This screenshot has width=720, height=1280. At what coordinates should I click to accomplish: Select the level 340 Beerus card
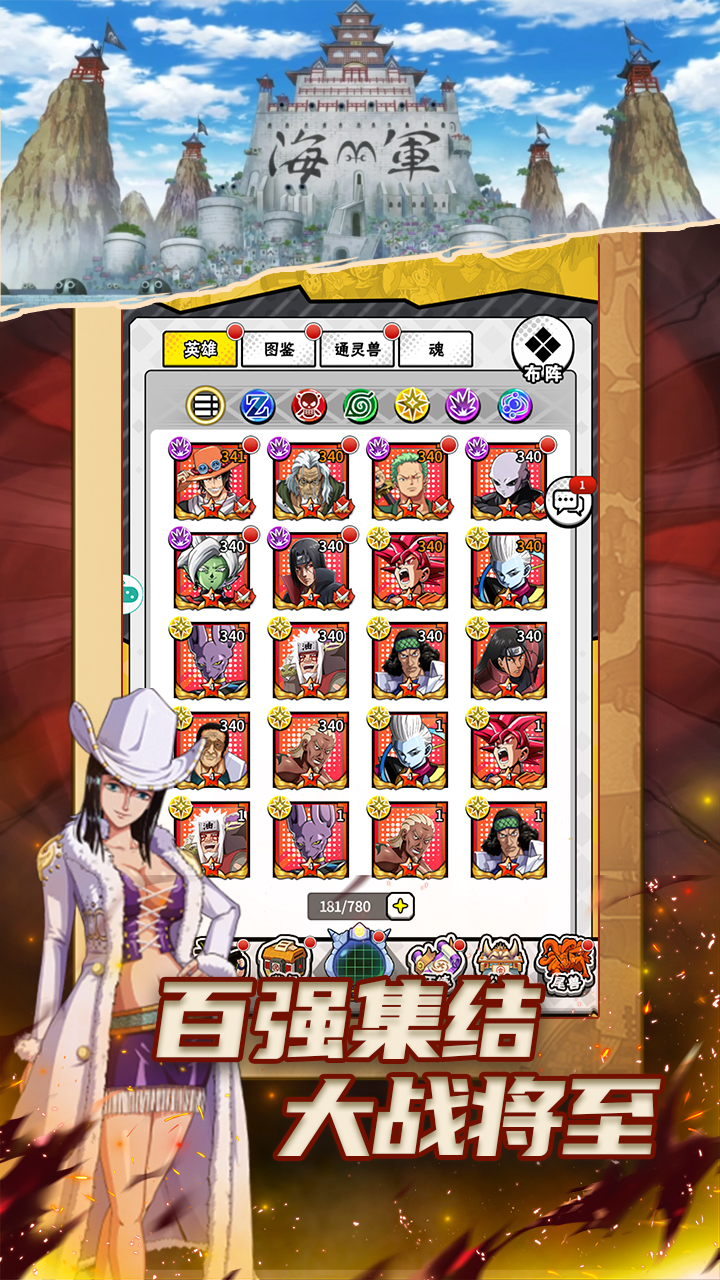pyautogui.click(x=212, y=661)
